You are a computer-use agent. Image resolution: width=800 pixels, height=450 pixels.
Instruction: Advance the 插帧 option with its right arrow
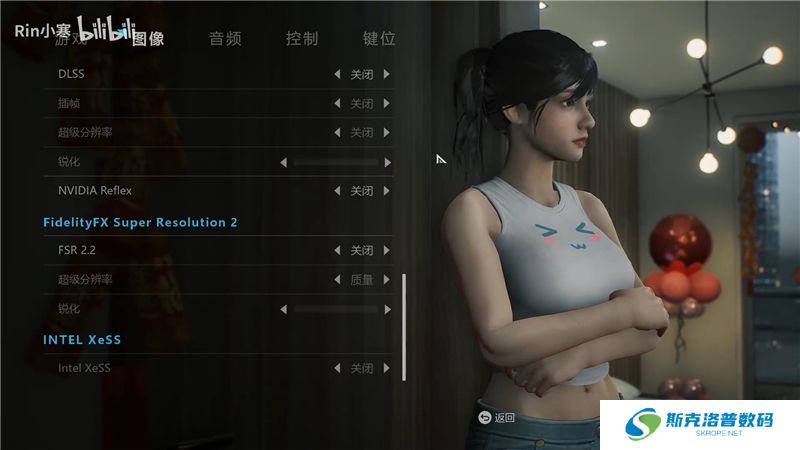click(387, 104)
